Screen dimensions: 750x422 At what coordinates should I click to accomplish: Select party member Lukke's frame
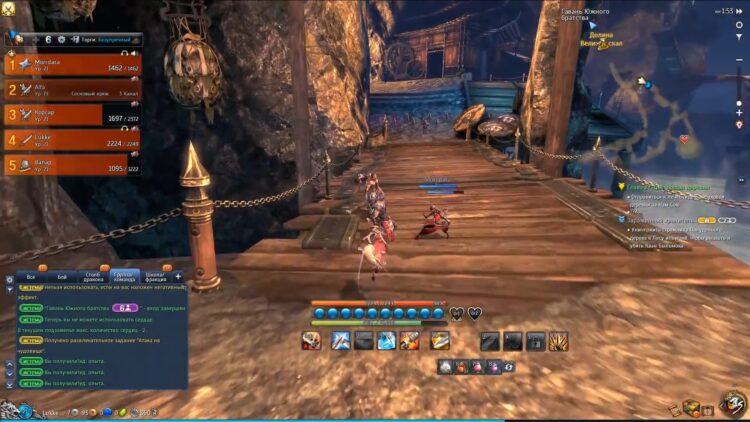72,140
